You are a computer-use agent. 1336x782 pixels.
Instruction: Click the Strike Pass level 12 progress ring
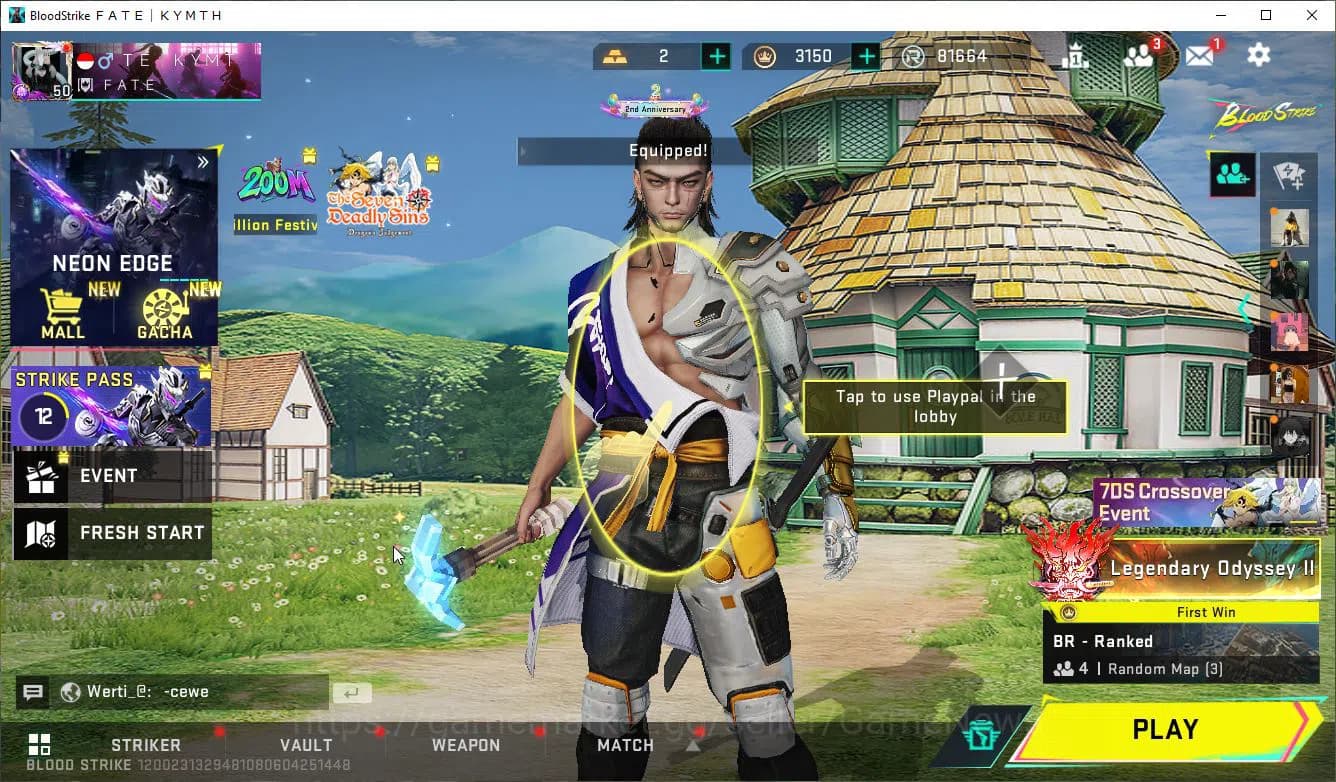click(42, 412)
